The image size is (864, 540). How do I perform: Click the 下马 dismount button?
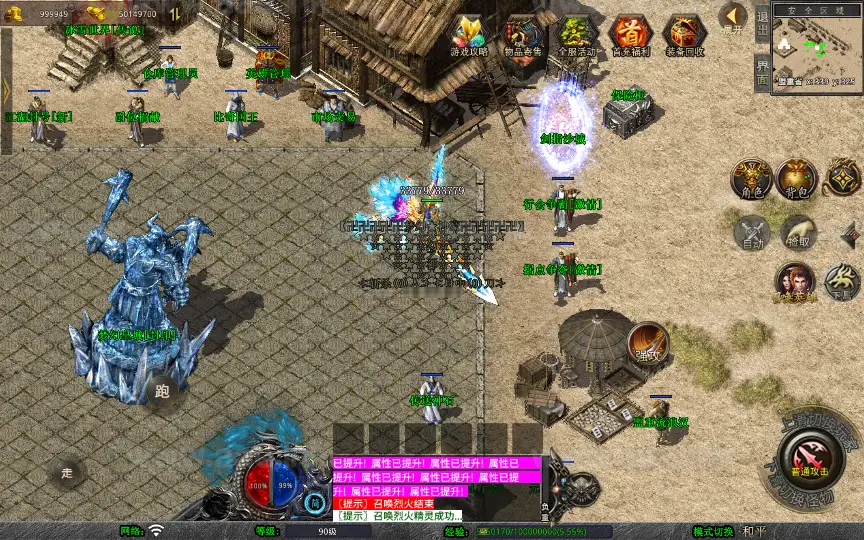click(x=842, y=283)
